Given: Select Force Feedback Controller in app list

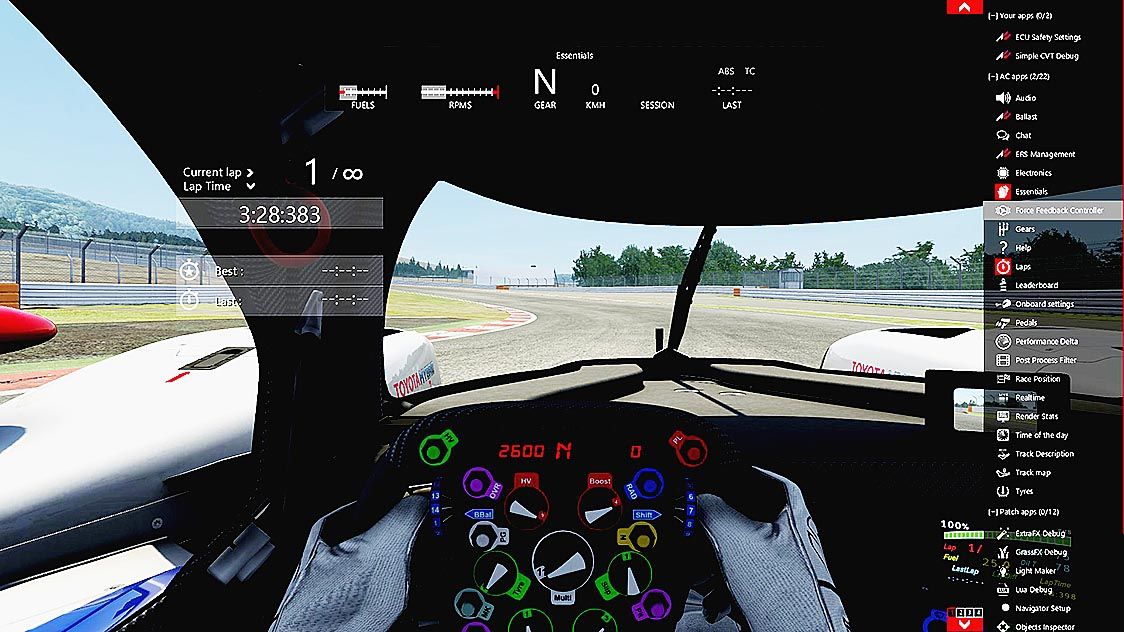Looking at the screenshot, I should point(1059,210).
